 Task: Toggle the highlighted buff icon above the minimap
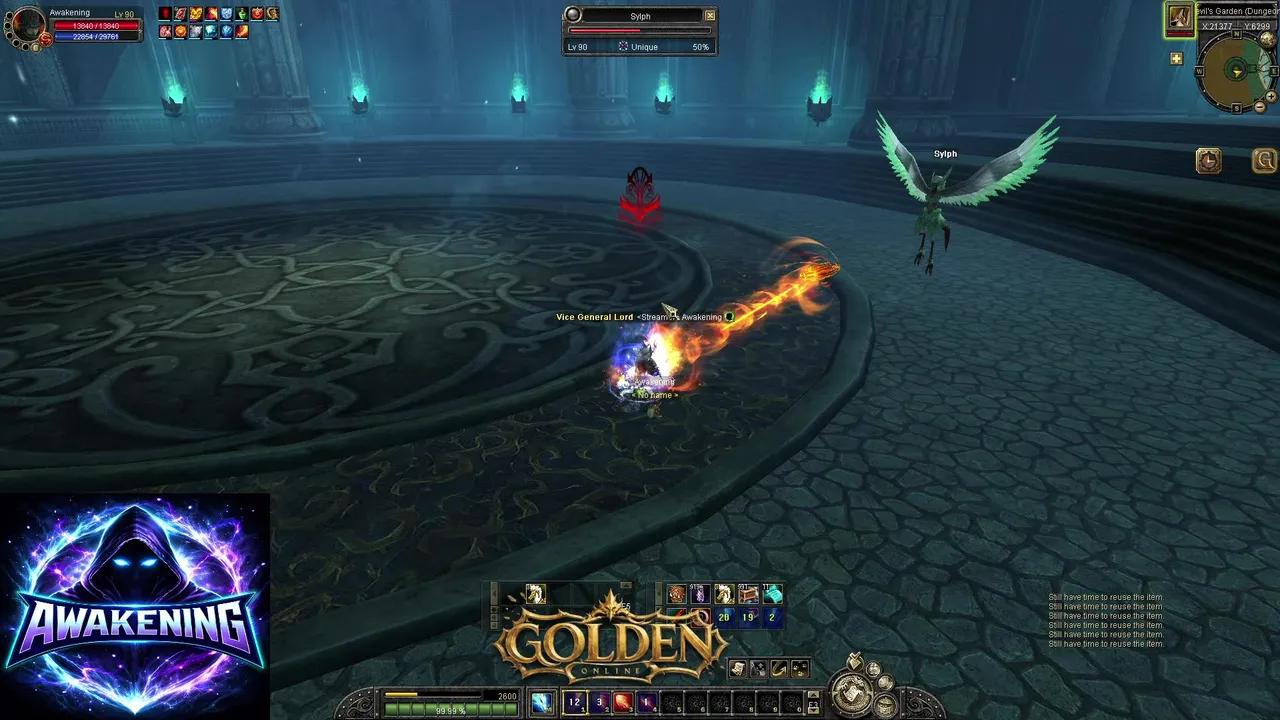(1178, 20)
